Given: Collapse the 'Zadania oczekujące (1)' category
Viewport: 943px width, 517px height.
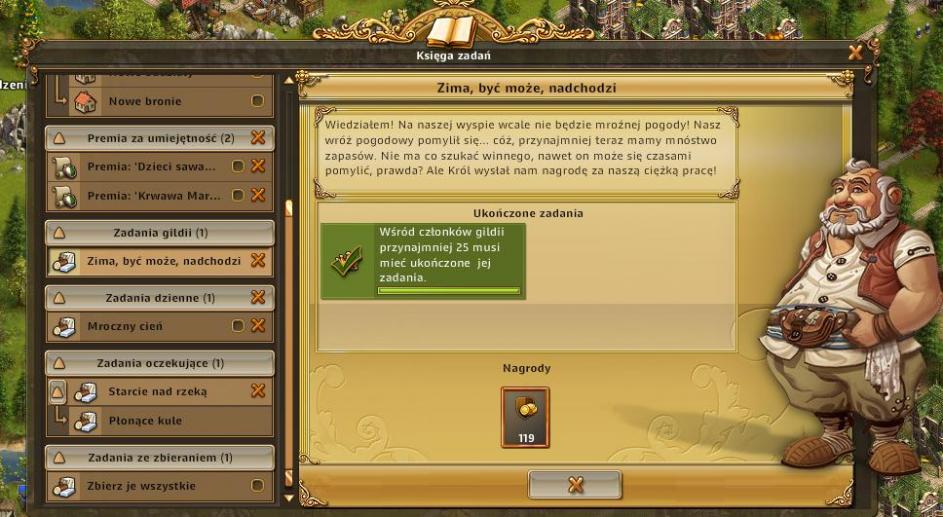Looking at the screenshot, I should pos(58,363).
